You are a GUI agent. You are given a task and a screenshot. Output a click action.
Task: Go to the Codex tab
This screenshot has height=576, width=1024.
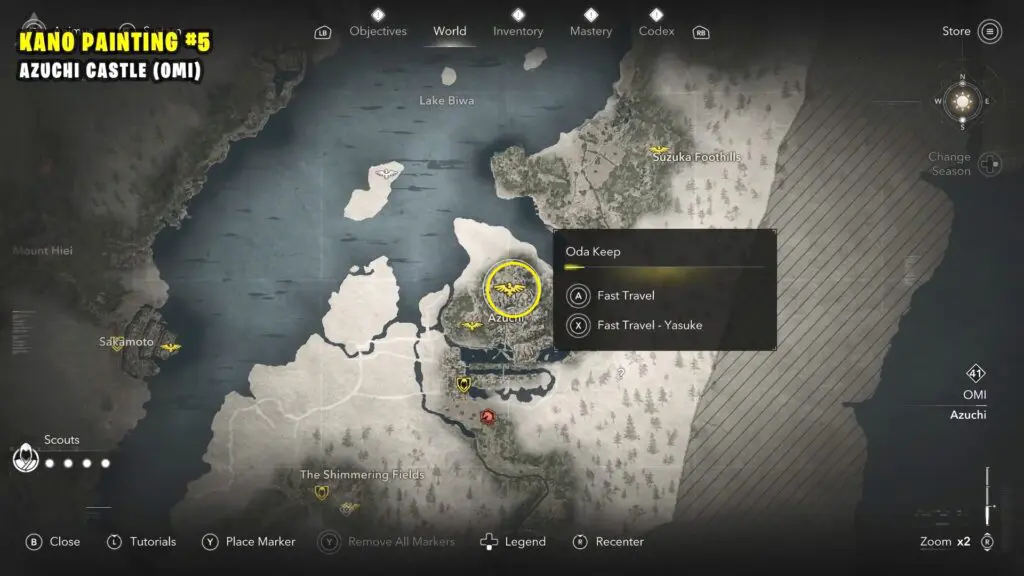click(656, 31)
